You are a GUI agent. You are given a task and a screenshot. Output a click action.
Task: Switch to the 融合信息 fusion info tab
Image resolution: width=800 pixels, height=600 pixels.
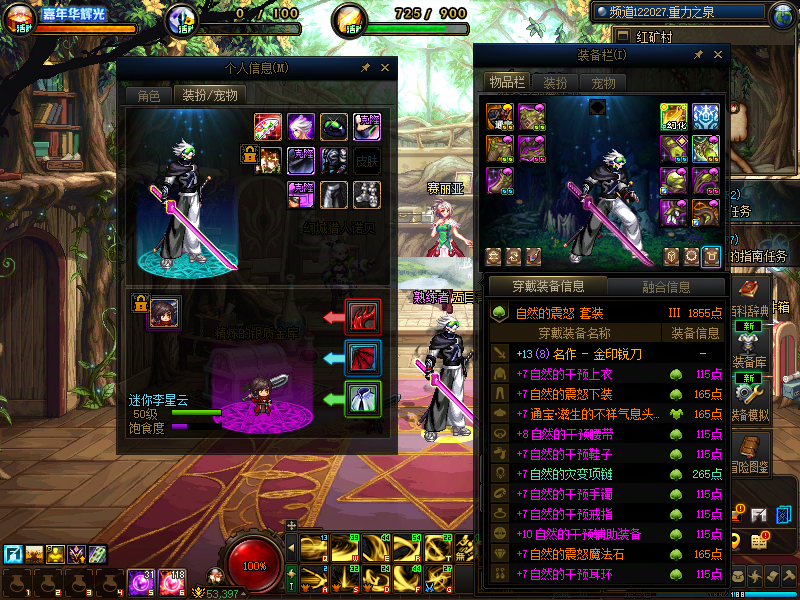pyautogui.click(x=665, y=287)
